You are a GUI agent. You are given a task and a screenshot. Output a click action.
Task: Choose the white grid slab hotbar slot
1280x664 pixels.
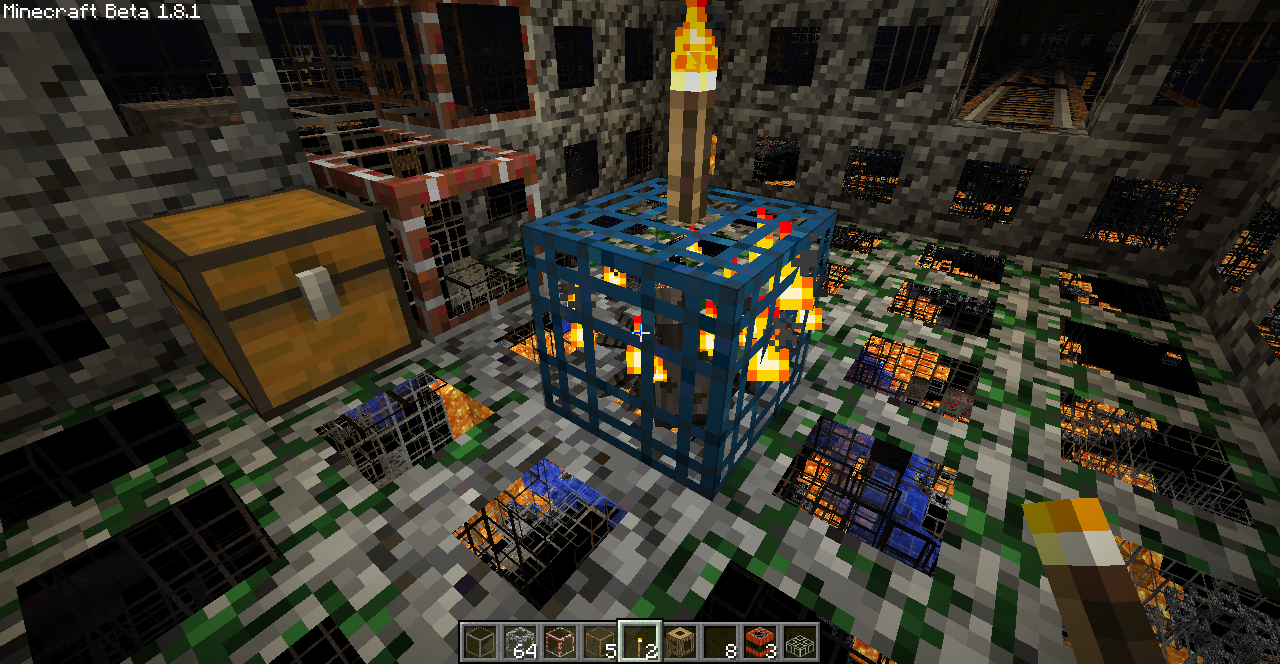click(x=800, y=641)
